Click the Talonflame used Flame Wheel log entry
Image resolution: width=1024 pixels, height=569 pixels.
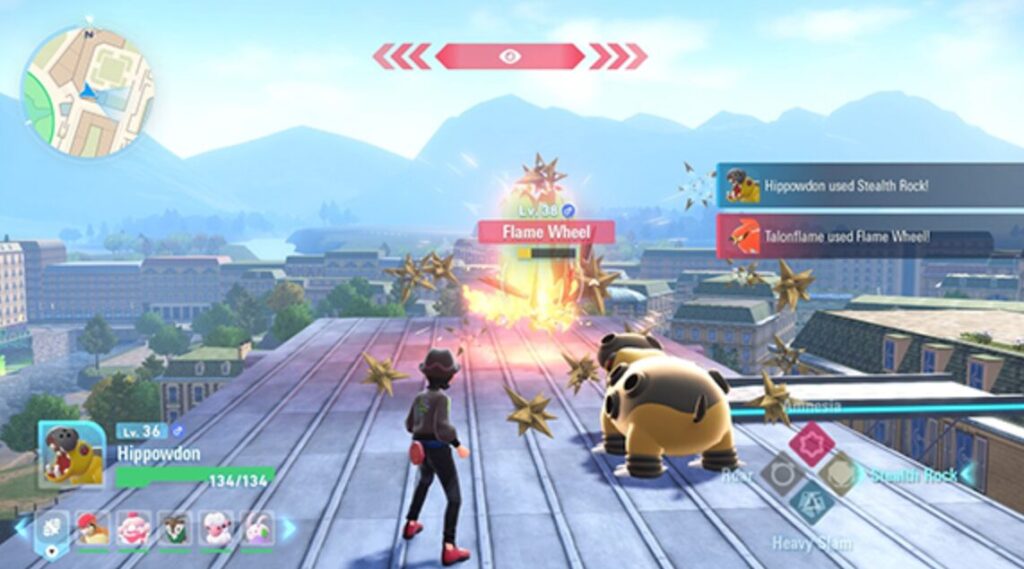[x=868, y=236]
